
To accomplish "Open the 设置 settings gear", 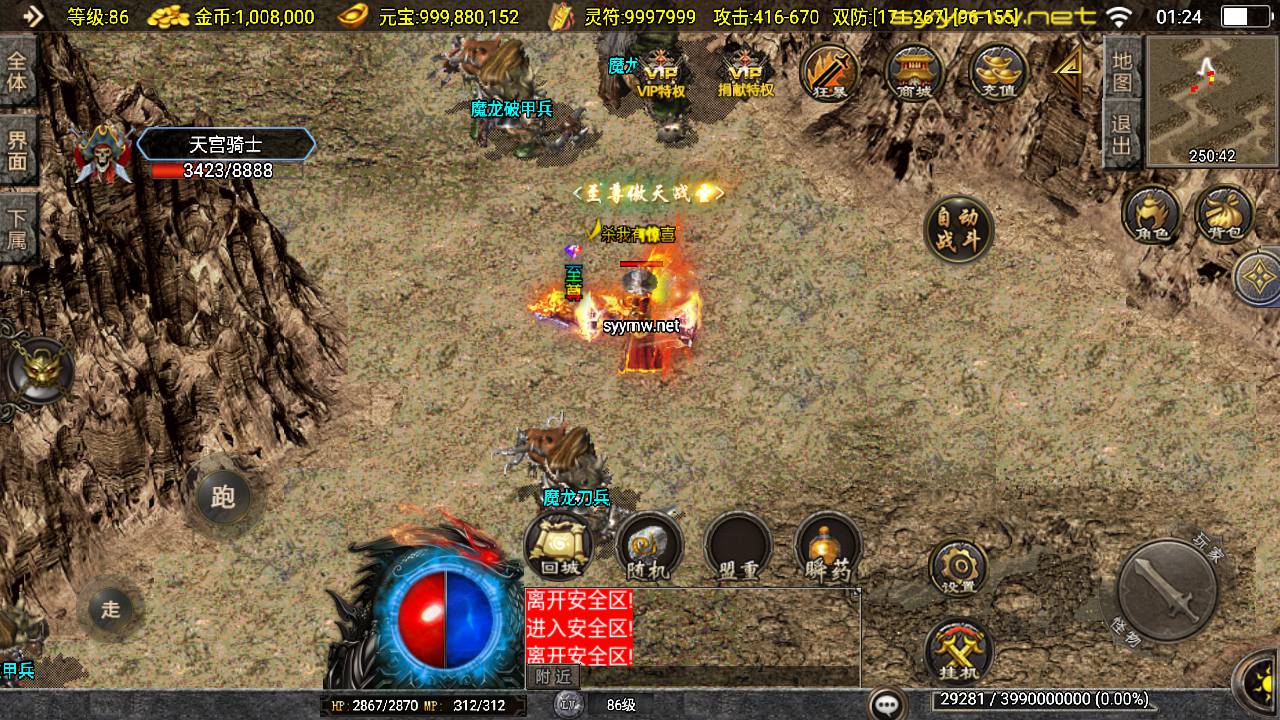I will click(958, 568).
